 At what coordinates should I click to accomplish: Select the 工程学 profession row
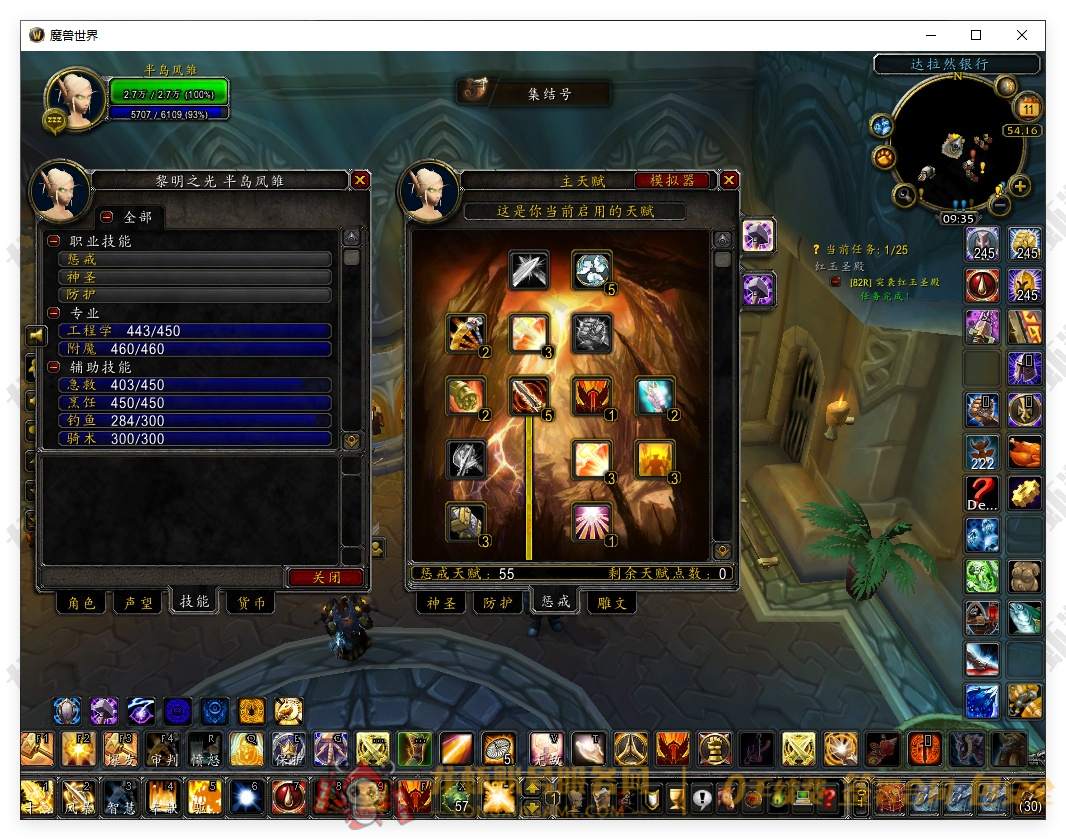click(x=194, y=331)
